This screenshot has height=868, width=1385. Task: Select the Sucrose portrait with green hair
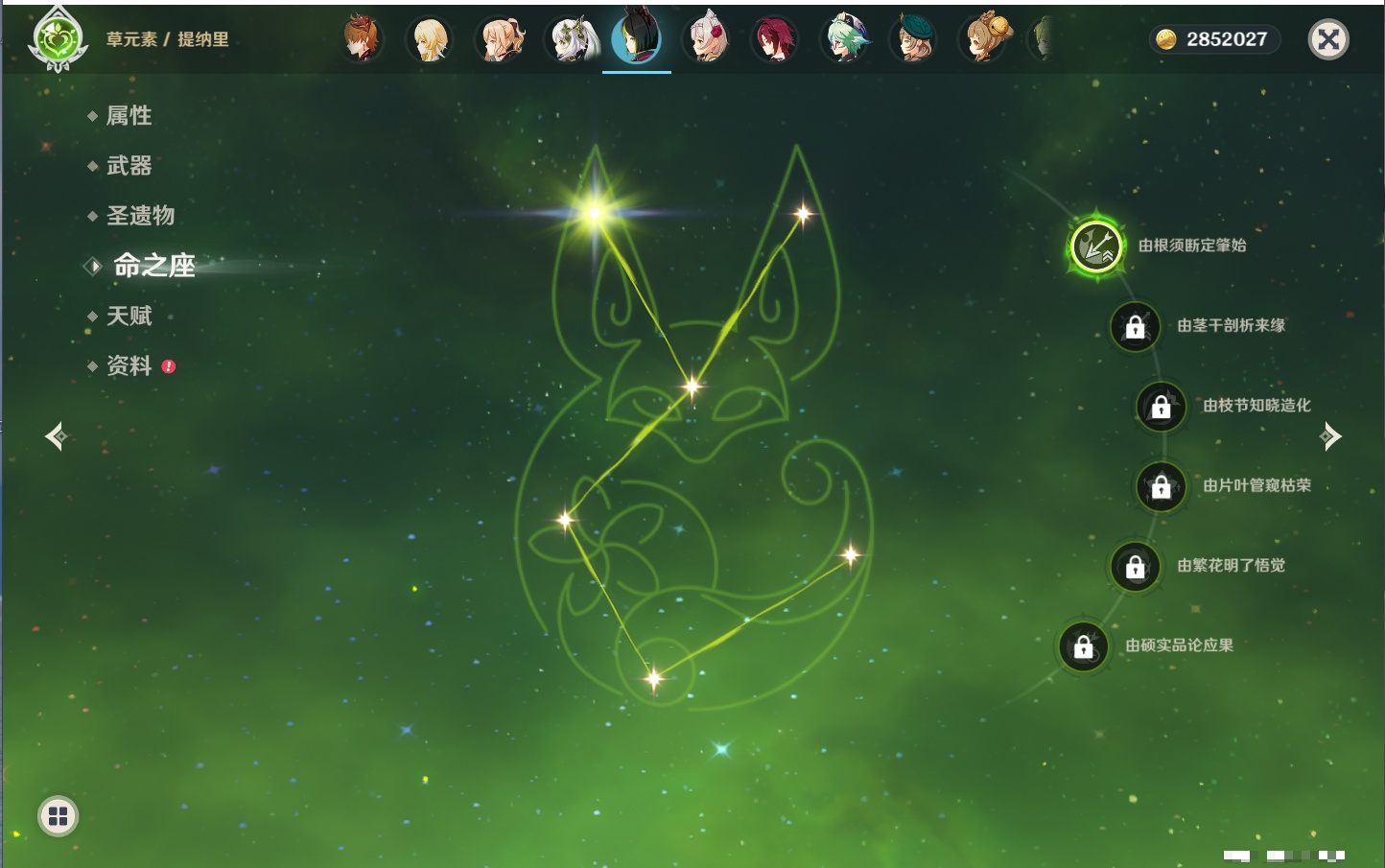coord(846,39)
